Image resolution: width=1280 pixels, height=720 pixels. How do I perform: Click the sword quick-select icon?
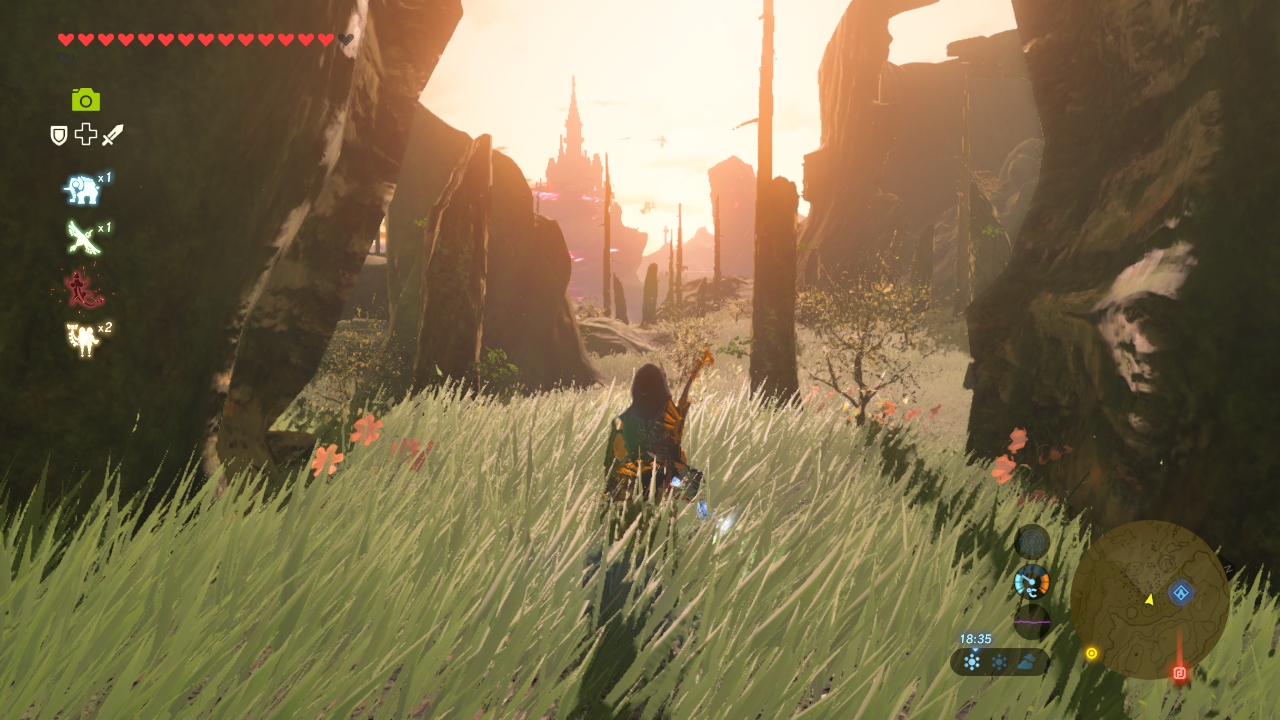click(x=112, y=135)
